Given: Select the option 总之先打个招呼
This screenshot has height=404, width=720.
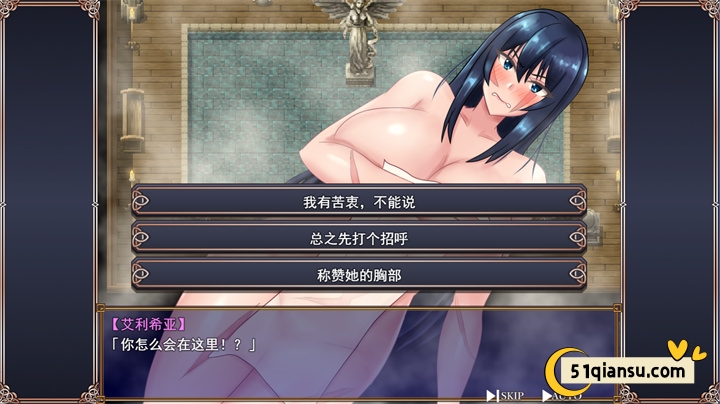Looking at the screenshot, I should pyautogui.click(x=358, y=238).
